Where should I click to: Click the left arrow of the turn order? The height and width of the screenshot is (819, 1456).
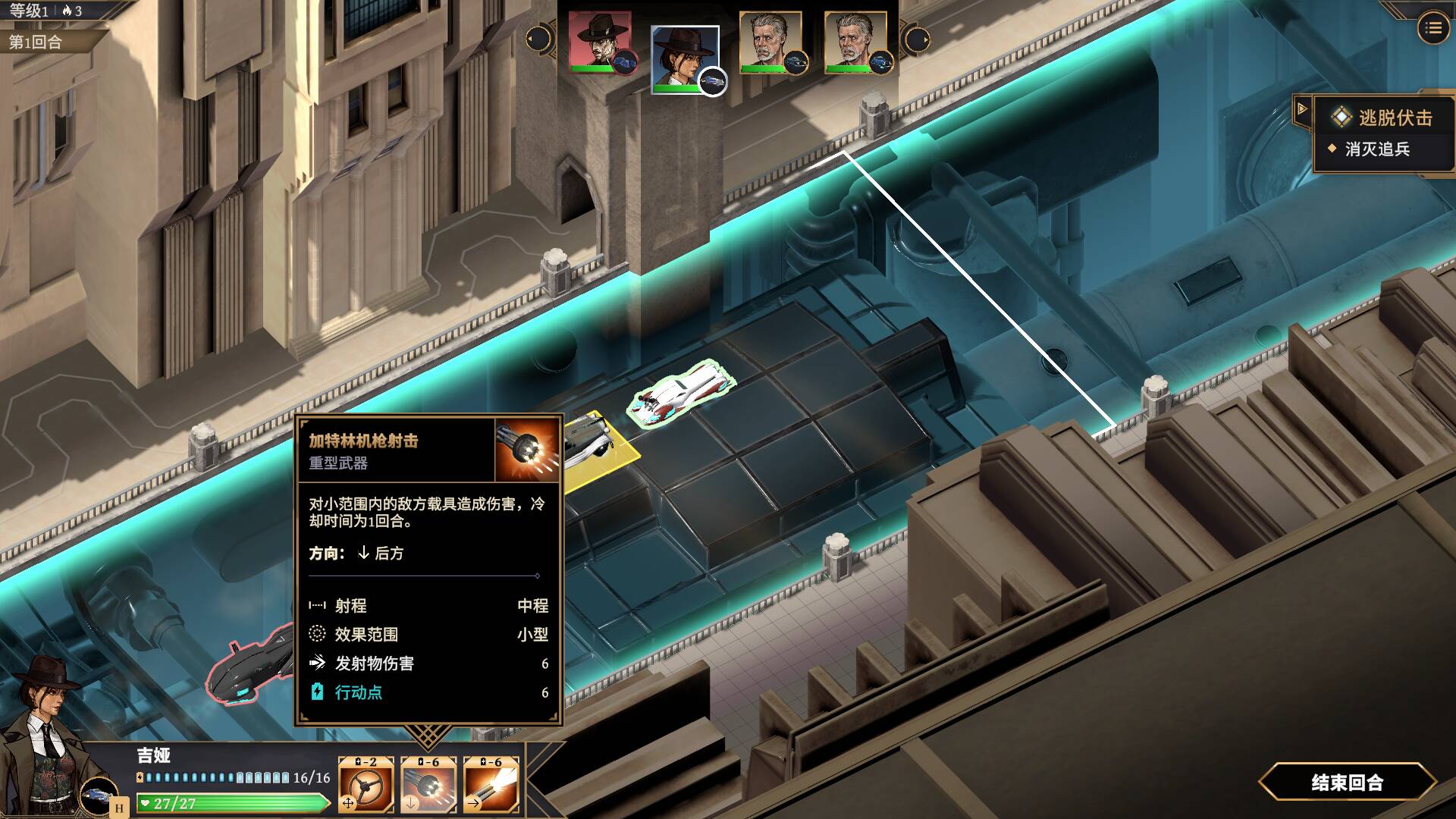(x=538, y=39)
